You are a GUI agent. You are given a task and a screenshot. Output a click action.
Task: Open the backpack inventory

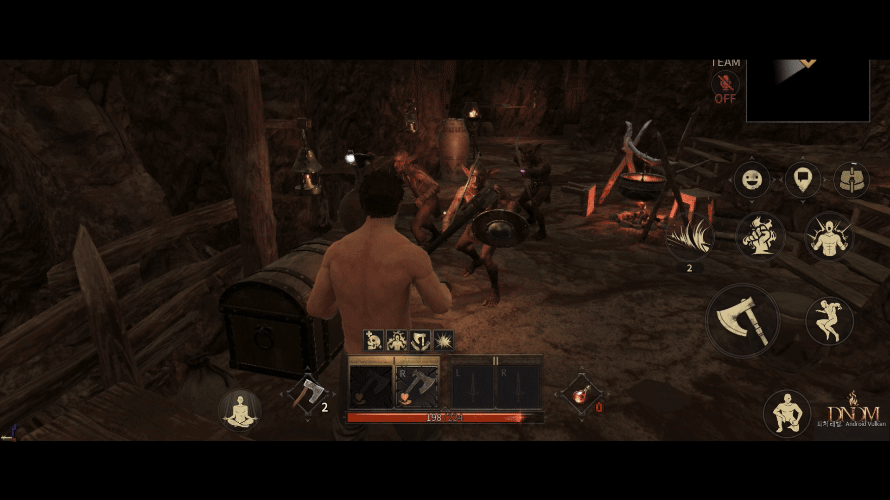(x=851, y=180)
